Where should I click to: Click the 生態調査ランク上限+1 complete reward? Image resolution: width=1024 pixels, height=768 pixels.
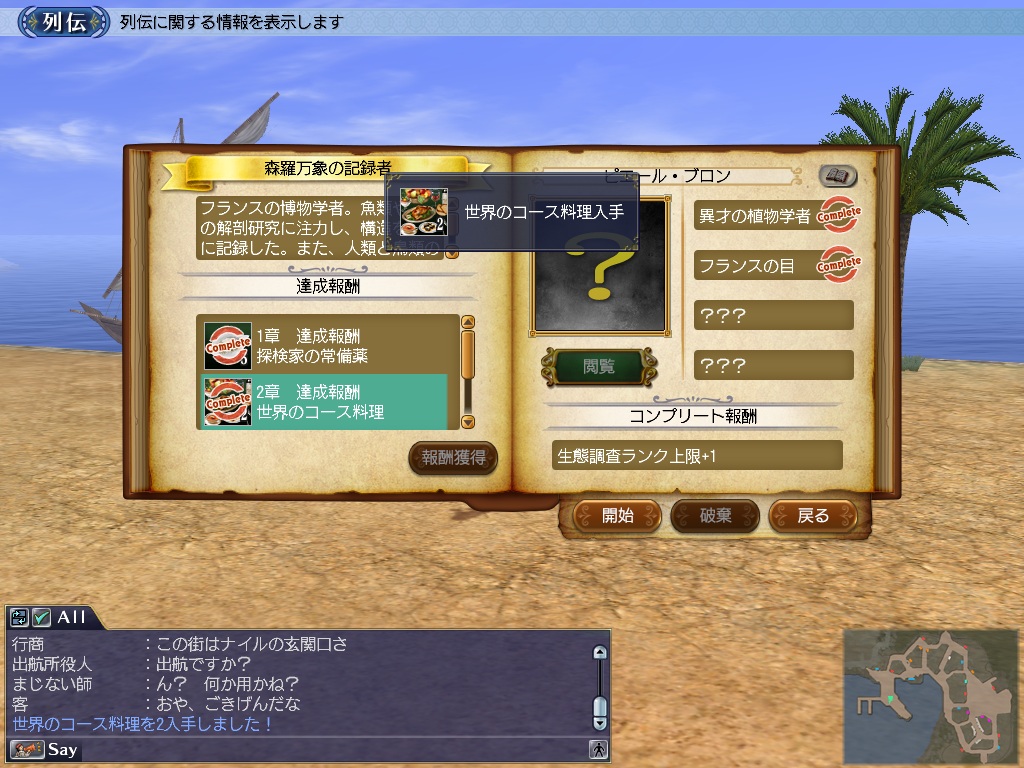pos(697,456)
